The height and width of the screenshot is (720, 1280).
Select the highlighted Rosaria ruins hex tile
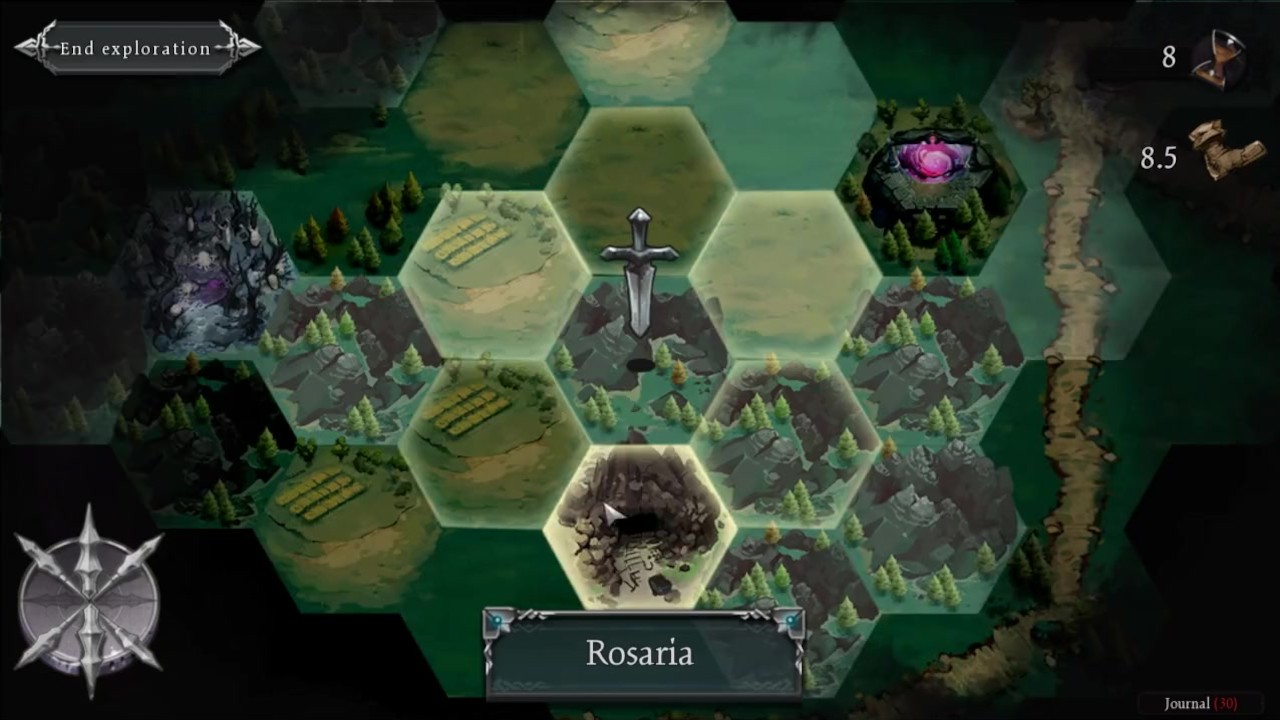coord(640,525)
